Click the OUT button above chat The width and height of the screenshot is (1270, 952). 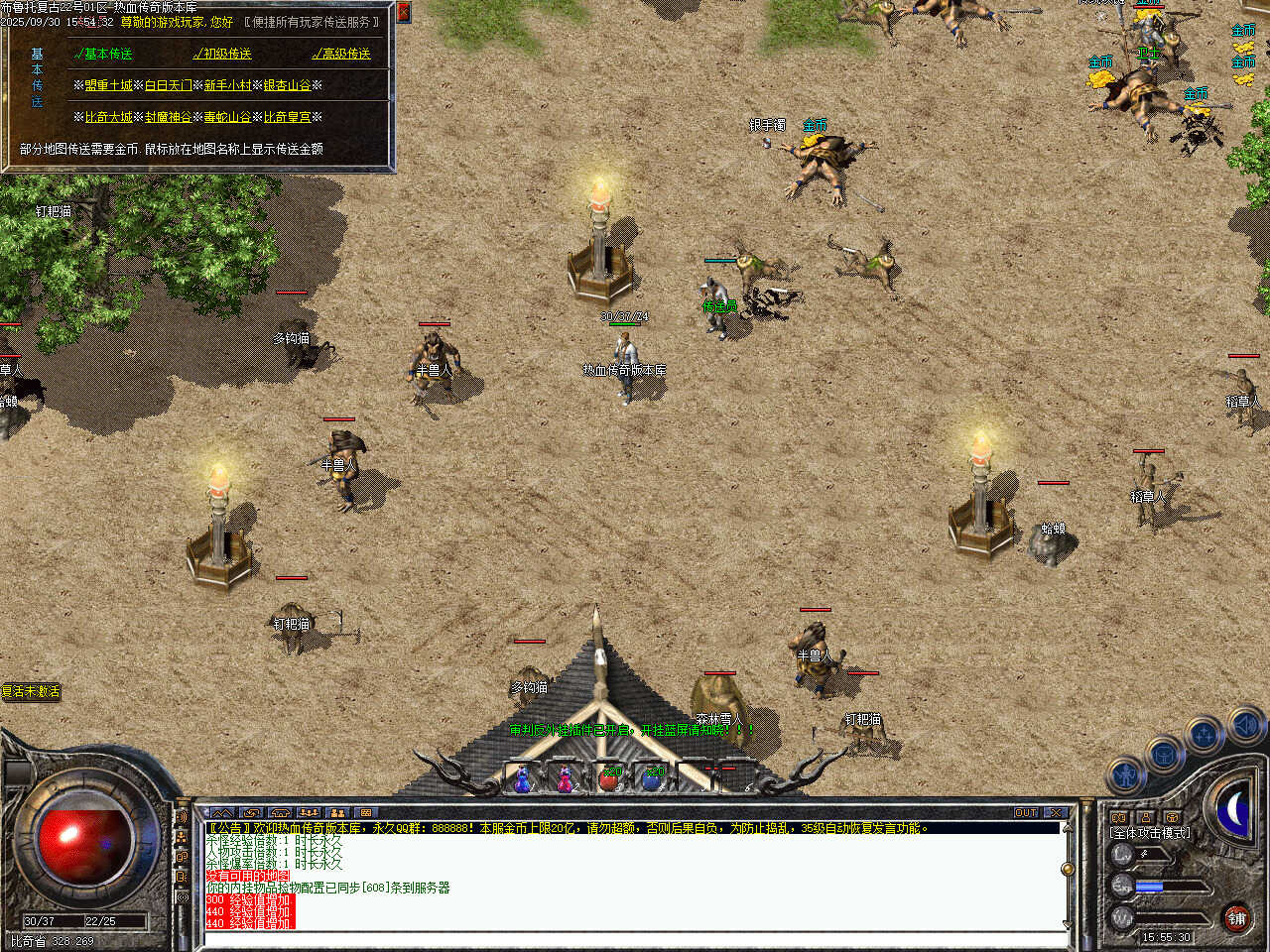(x=1026, y=813)
